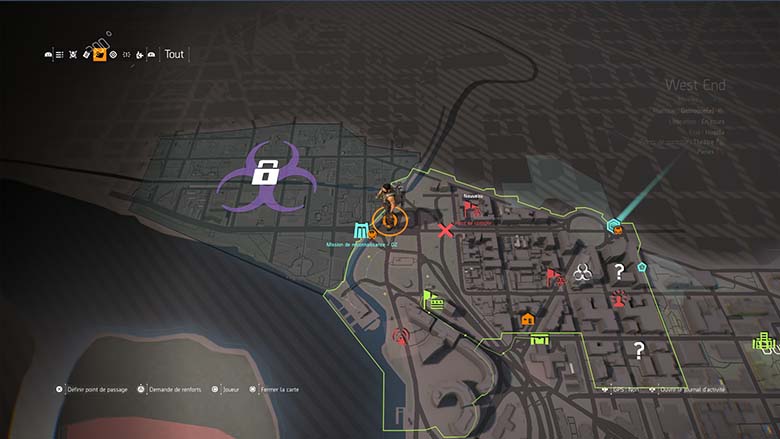Select the white biohazard marker
Image resolution: width=780 pixels, height=439 pixels.
point(582,271)
